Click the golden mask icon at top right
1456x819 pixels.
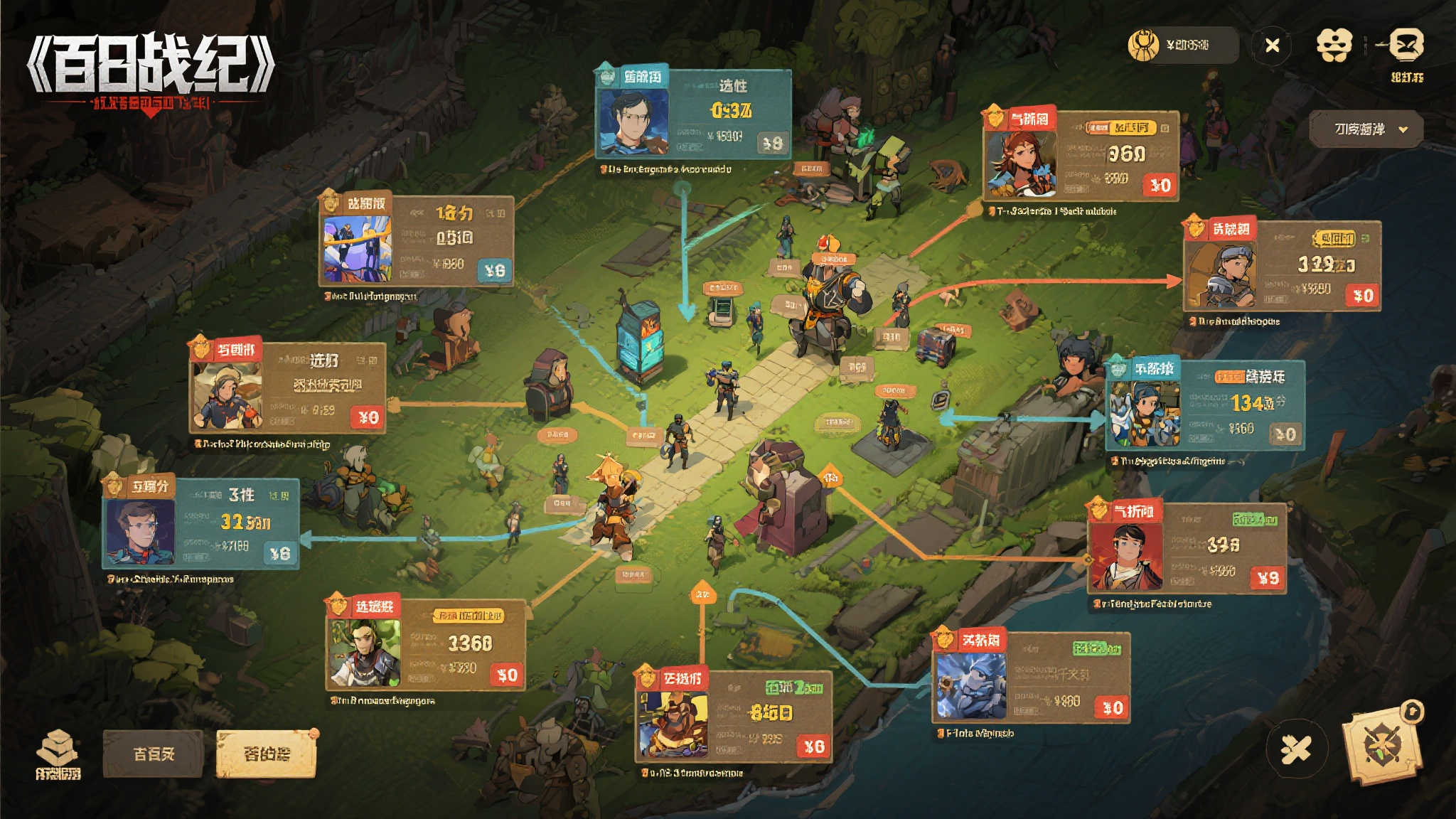point(1333,45)
